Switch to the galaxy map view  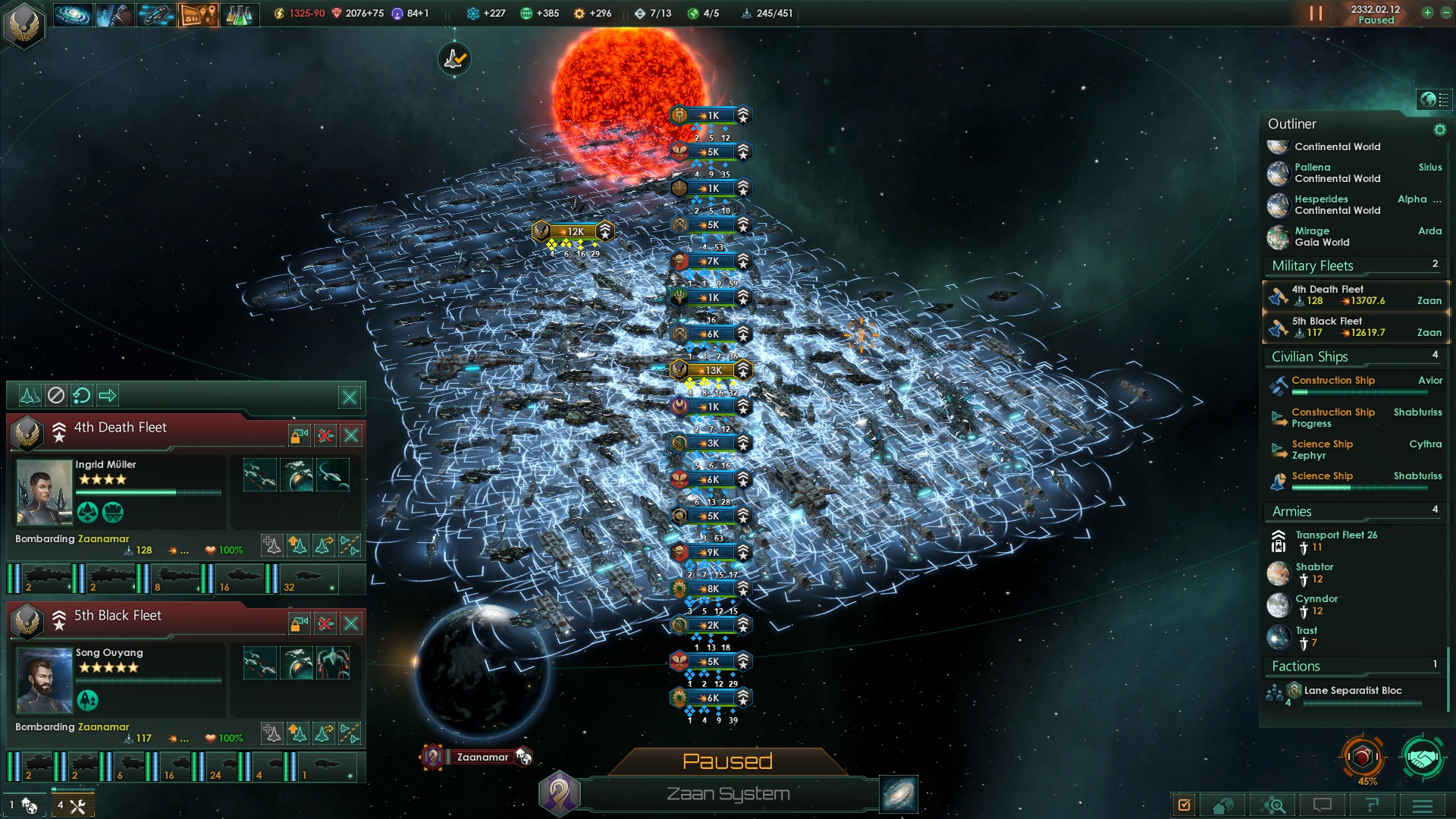click(x=899, y=794)
